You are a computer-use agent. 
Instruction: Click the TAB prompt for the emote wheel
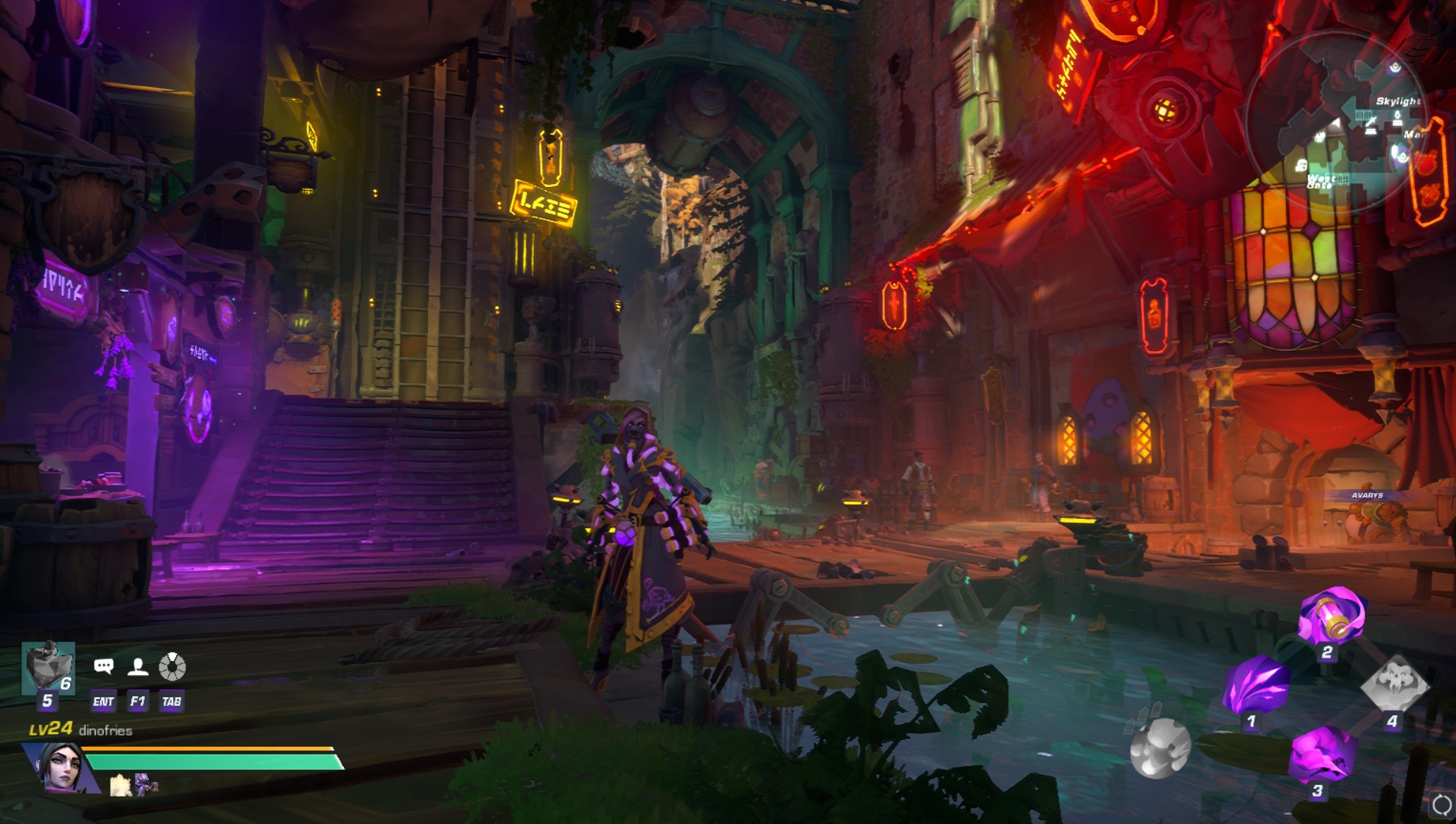coord(172,701)
